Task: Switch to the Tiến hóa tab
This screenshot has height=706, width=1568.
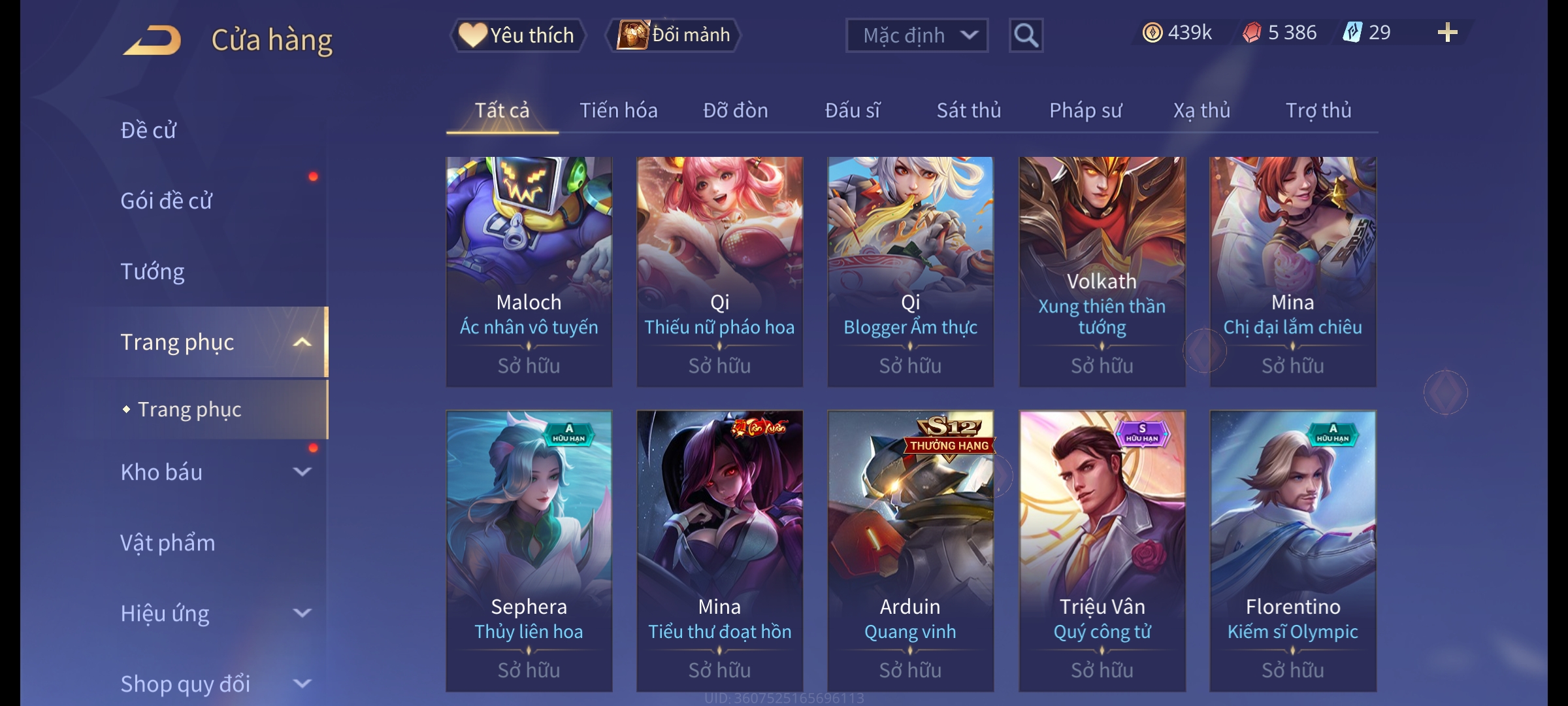Action: [x=618, y=110]
